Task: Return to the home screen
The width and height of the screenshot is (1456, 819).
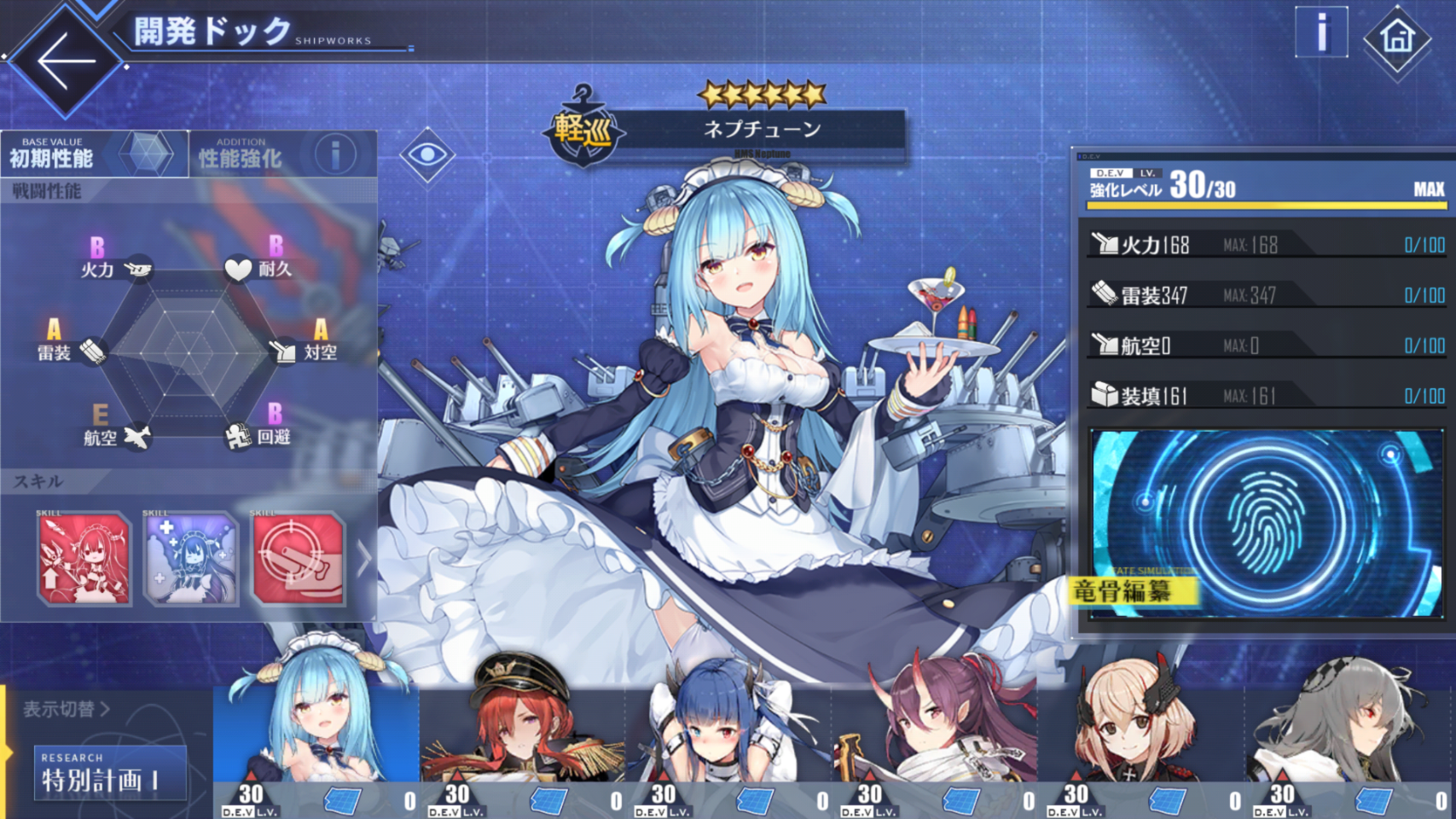Action: [x=1396, y=38]
